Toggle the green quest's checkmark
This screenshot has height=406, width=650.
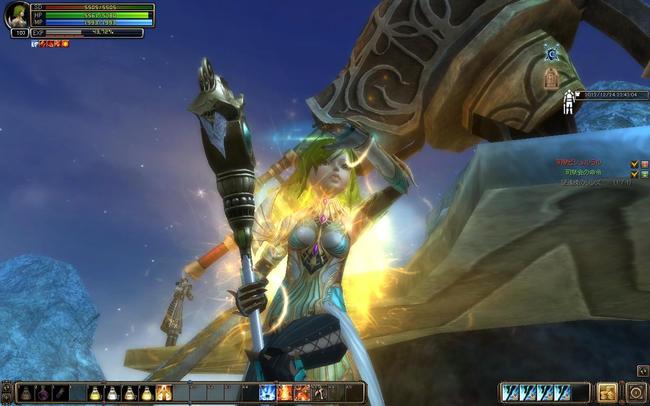[x=635, y=174]
